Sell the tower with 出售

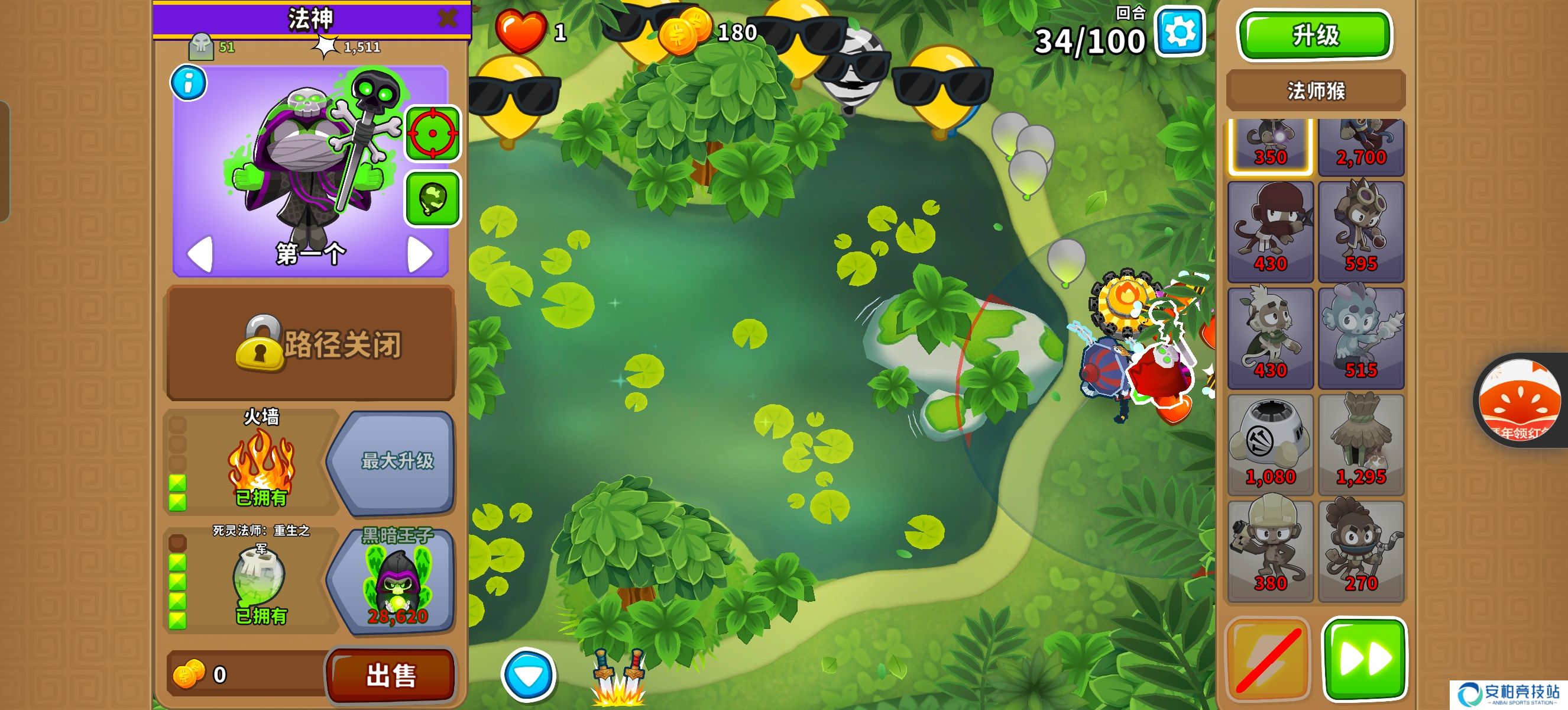390,674
